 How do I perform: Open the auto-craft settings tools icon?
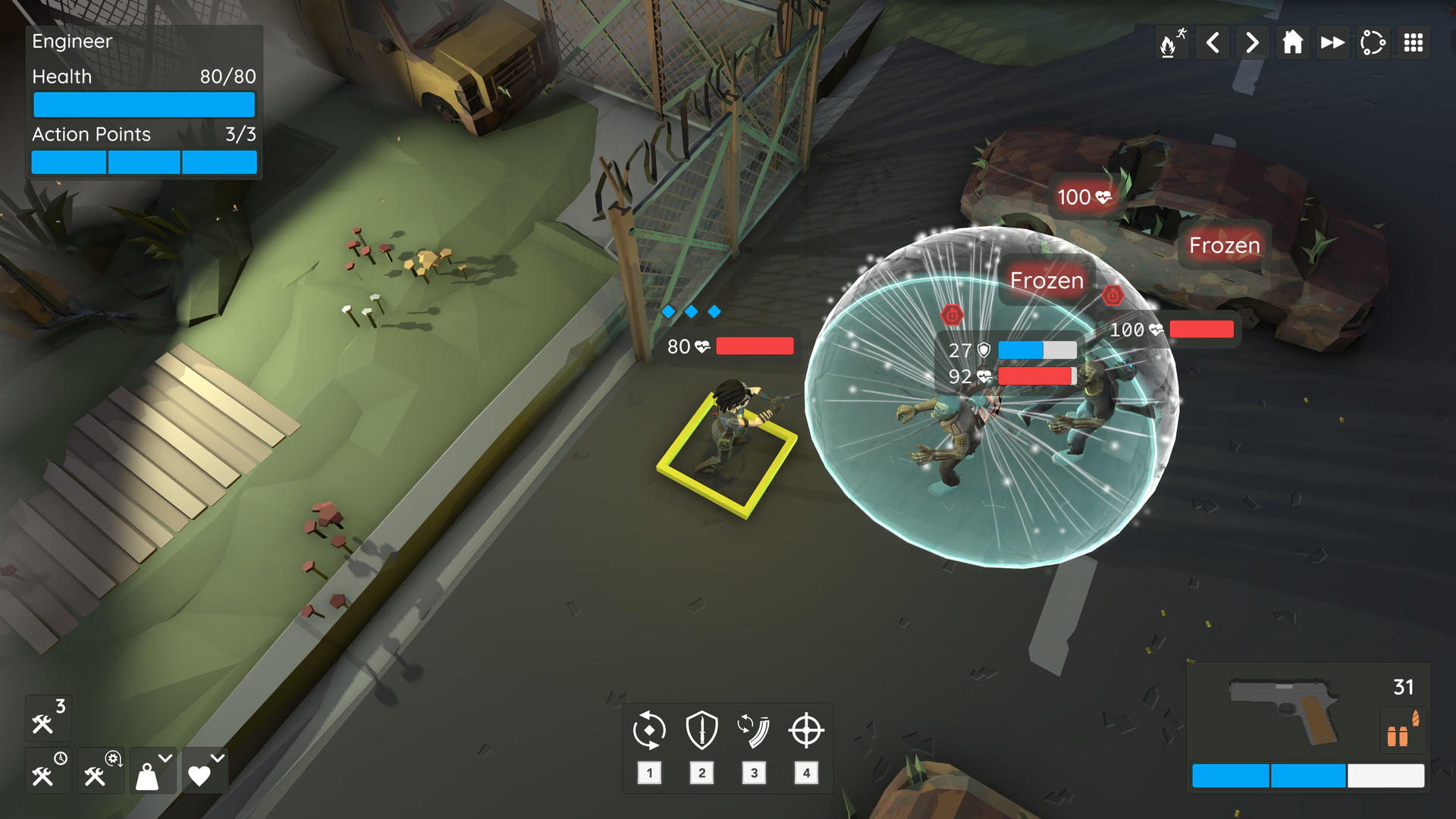pos(100,770)
